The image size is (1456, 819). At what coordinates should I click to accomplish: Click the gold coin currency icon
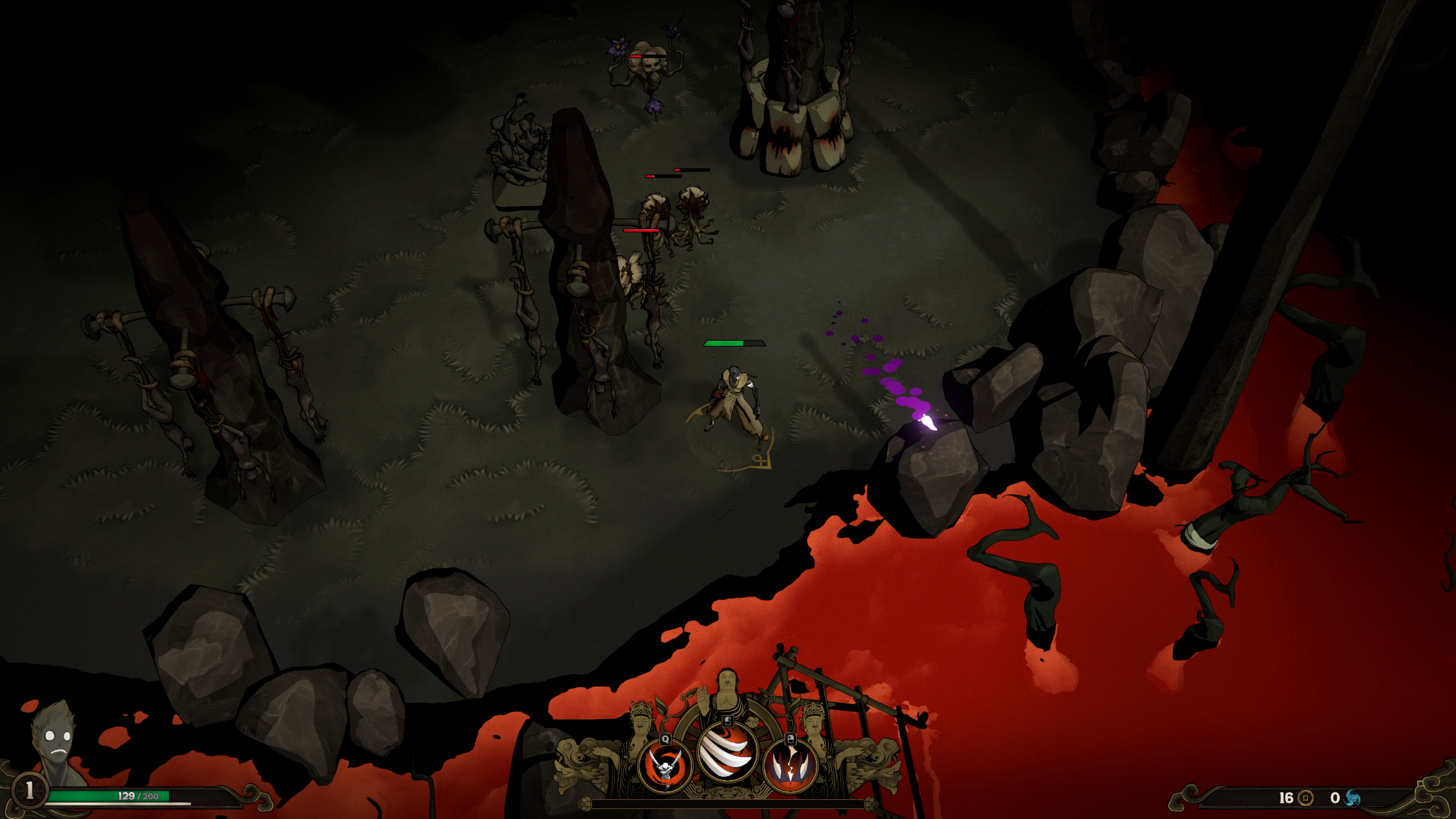point(1306,798)
